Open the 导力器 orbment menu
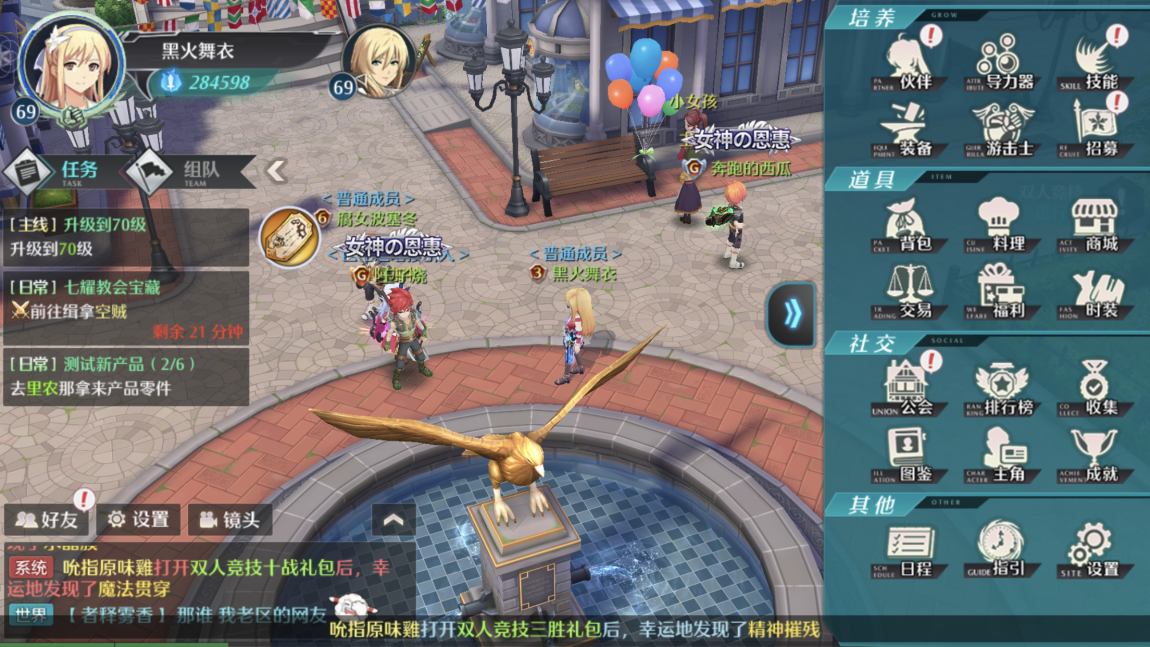Image resolution: width=1150 pixels, height=647 pixels. [x=1002, y=62]
